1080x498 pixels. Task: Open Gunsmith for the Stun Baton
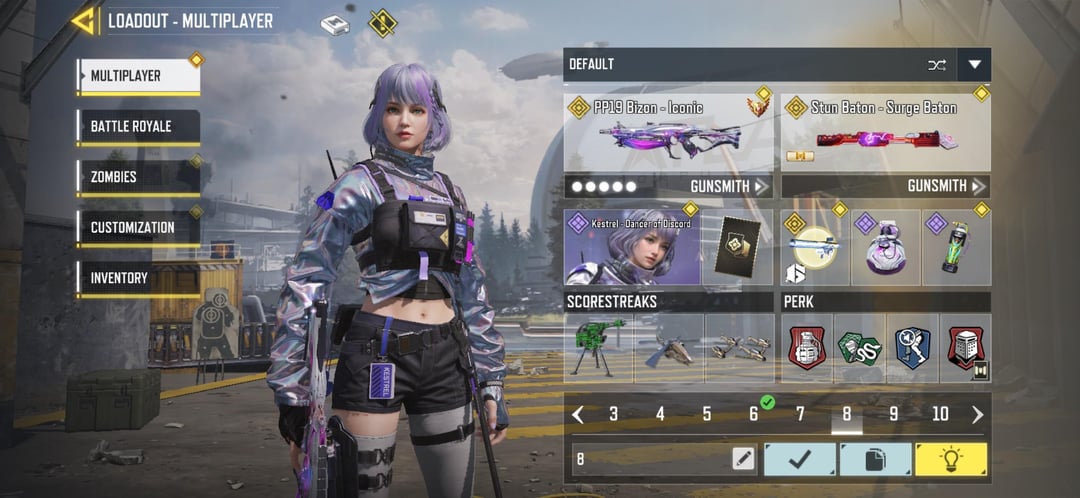point(946,186)
